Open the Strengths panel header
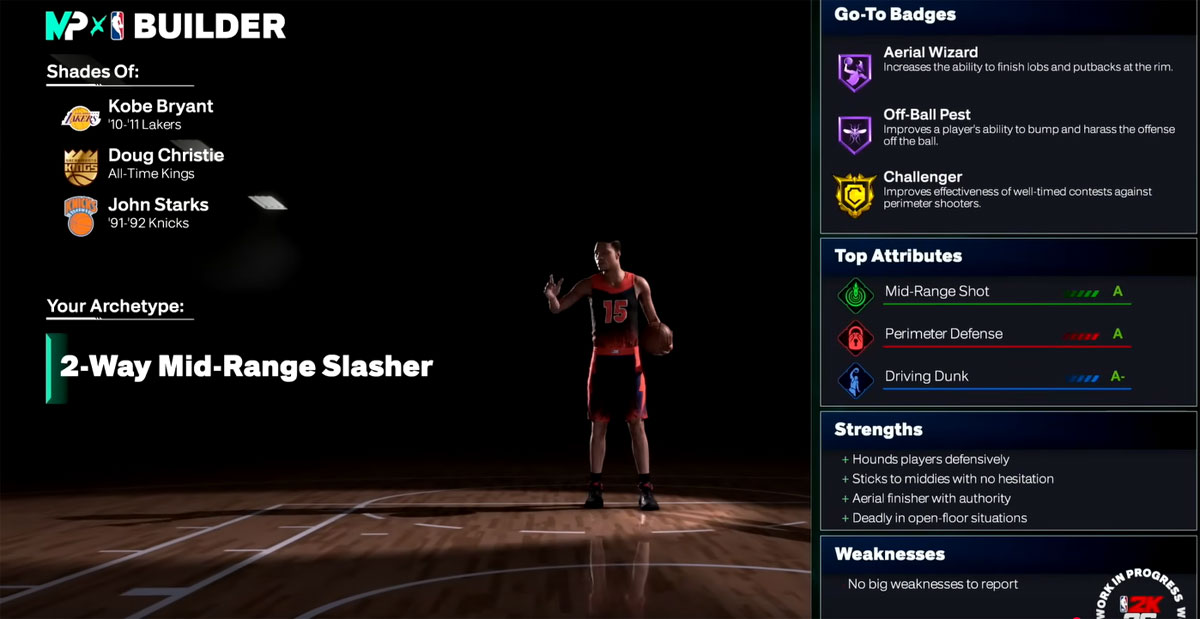Image resolution: width=1200 pixels, height=619 pixels. point(879,430)
